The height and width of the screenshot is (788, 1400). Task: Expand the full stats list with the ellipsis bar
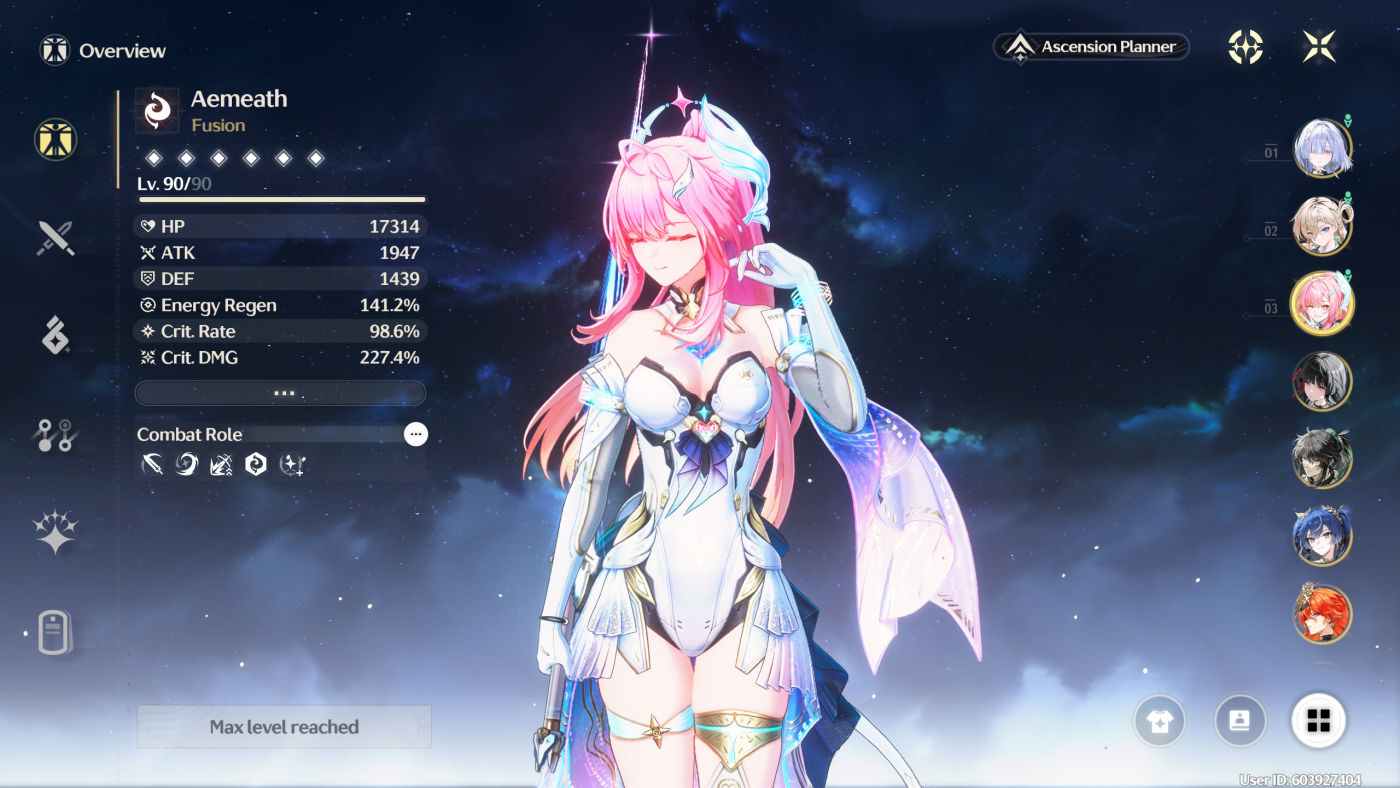280,393
